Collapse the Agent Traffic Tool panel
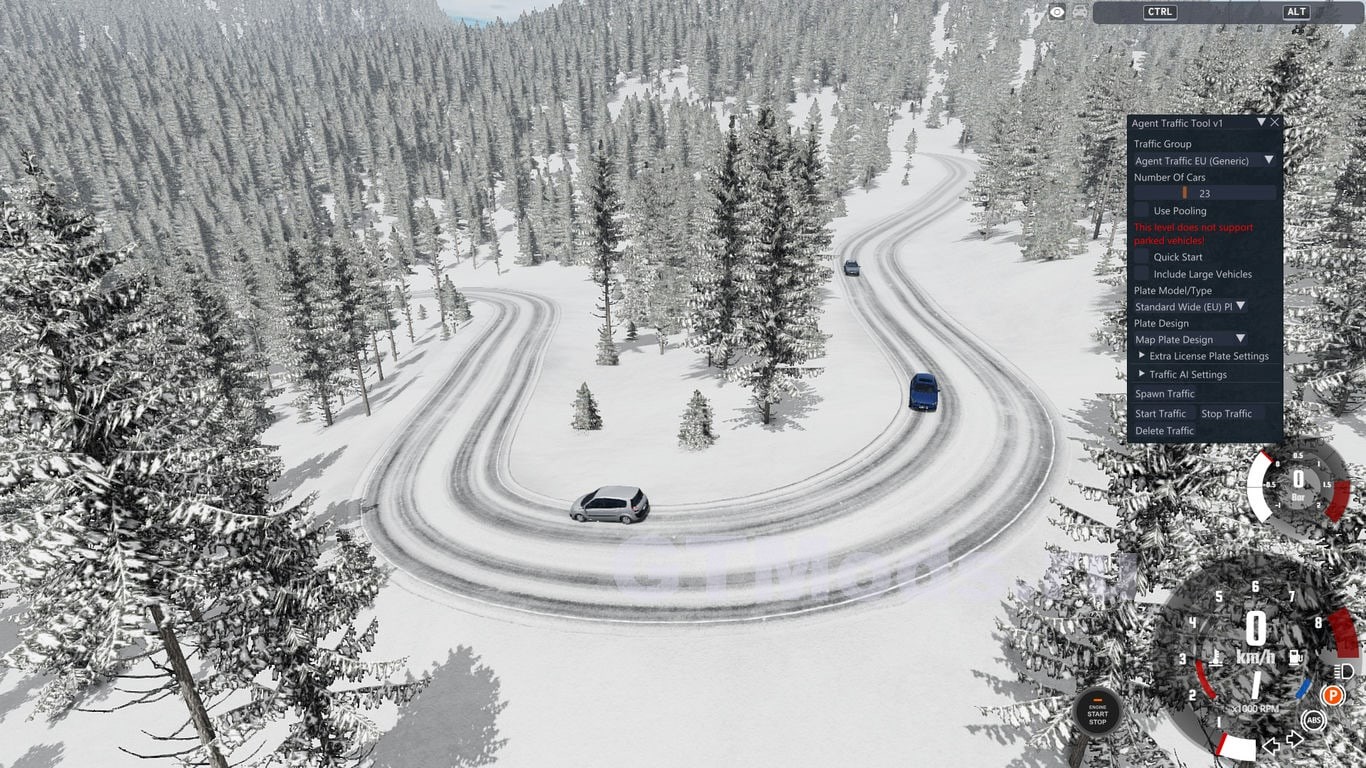Image resolution: width=1366 pixels, height=768 pixels. pyautogui.click(x=1261, y=123)
